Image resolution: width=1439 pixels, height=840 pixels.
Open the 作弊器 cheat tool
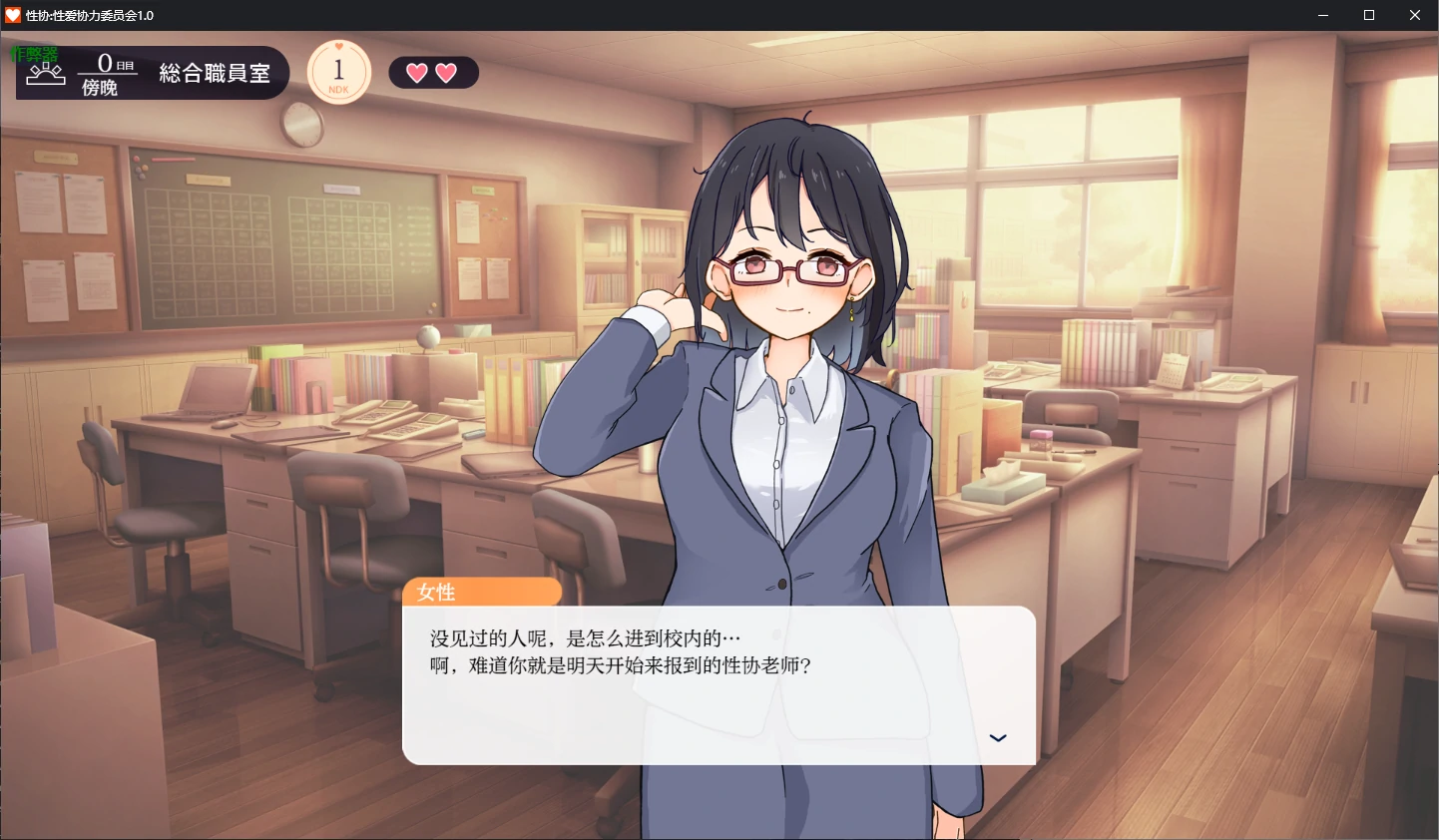coord(33,56)
